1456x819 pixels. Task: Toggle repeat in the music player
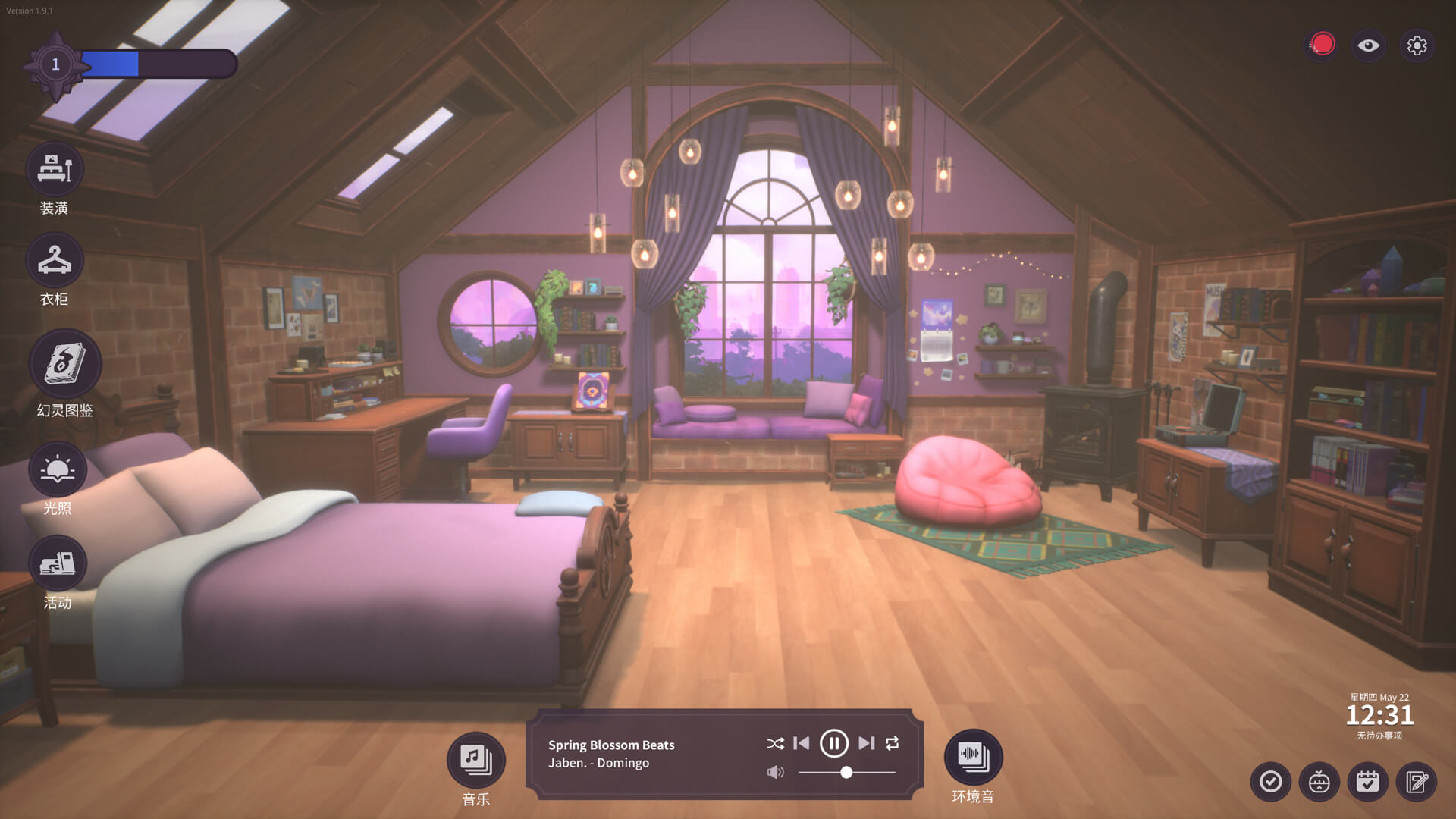(893, 743)
